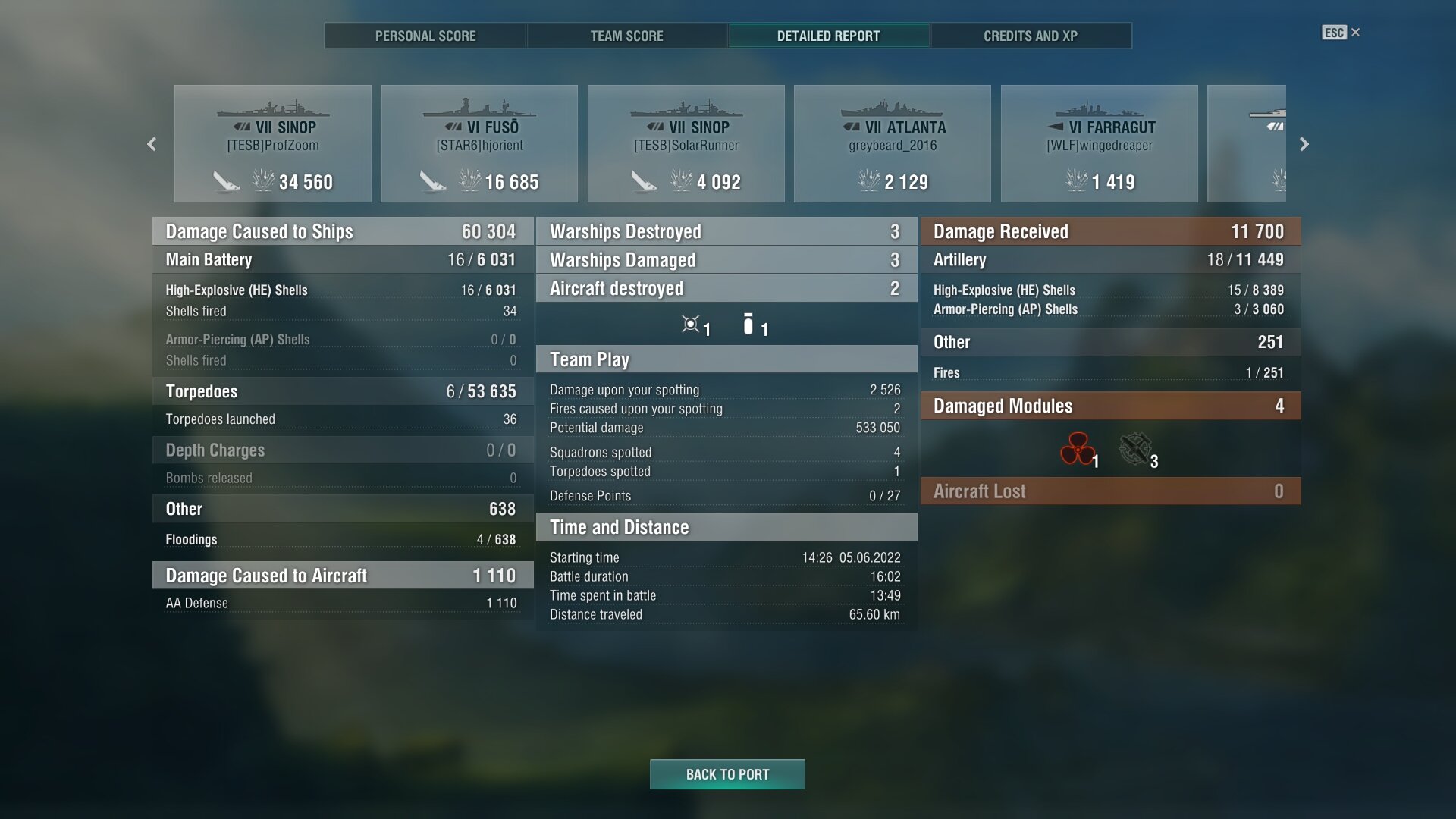Select the ProfZoom Sinop card
The image size is (1456, 819).
273,144
